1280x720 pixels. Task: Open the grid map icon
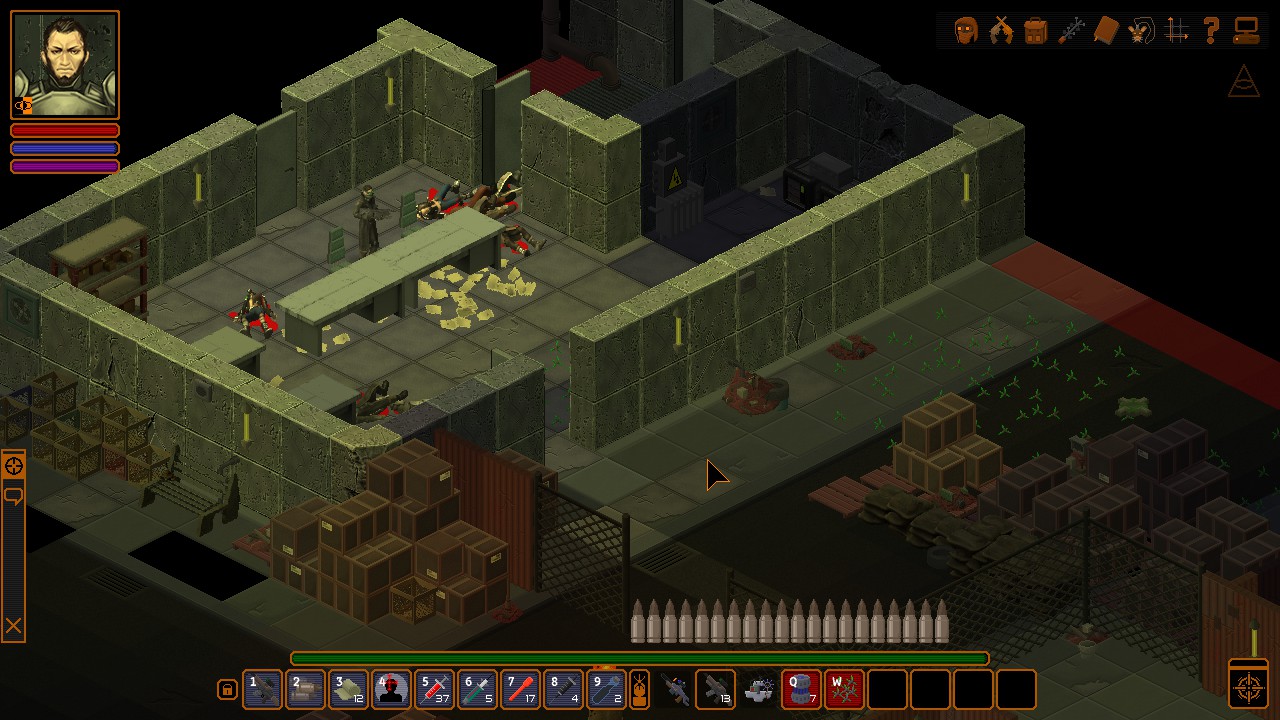pos(1176,31)
